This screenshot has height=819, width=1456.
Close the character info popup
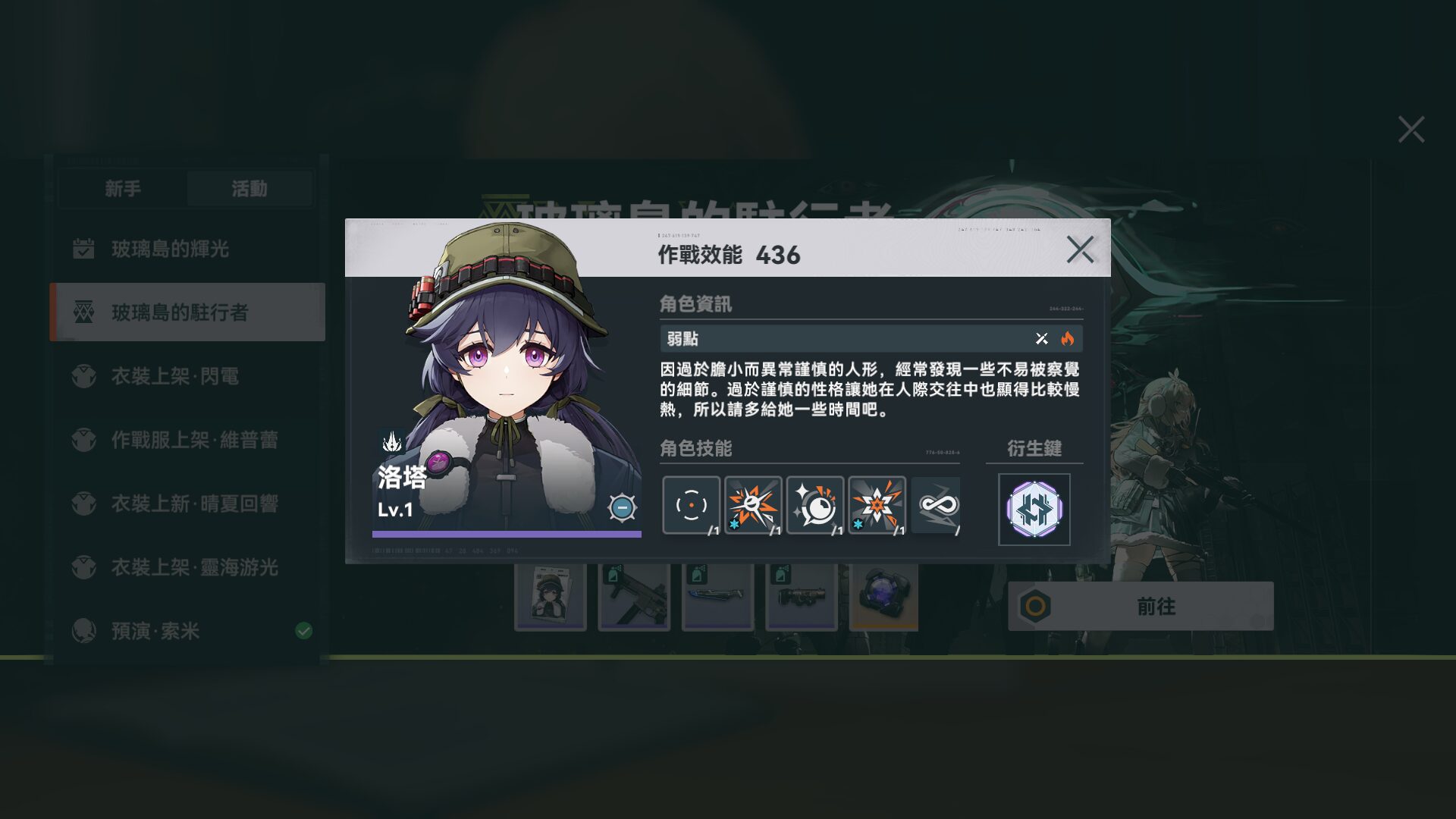tap(1080, 249)
